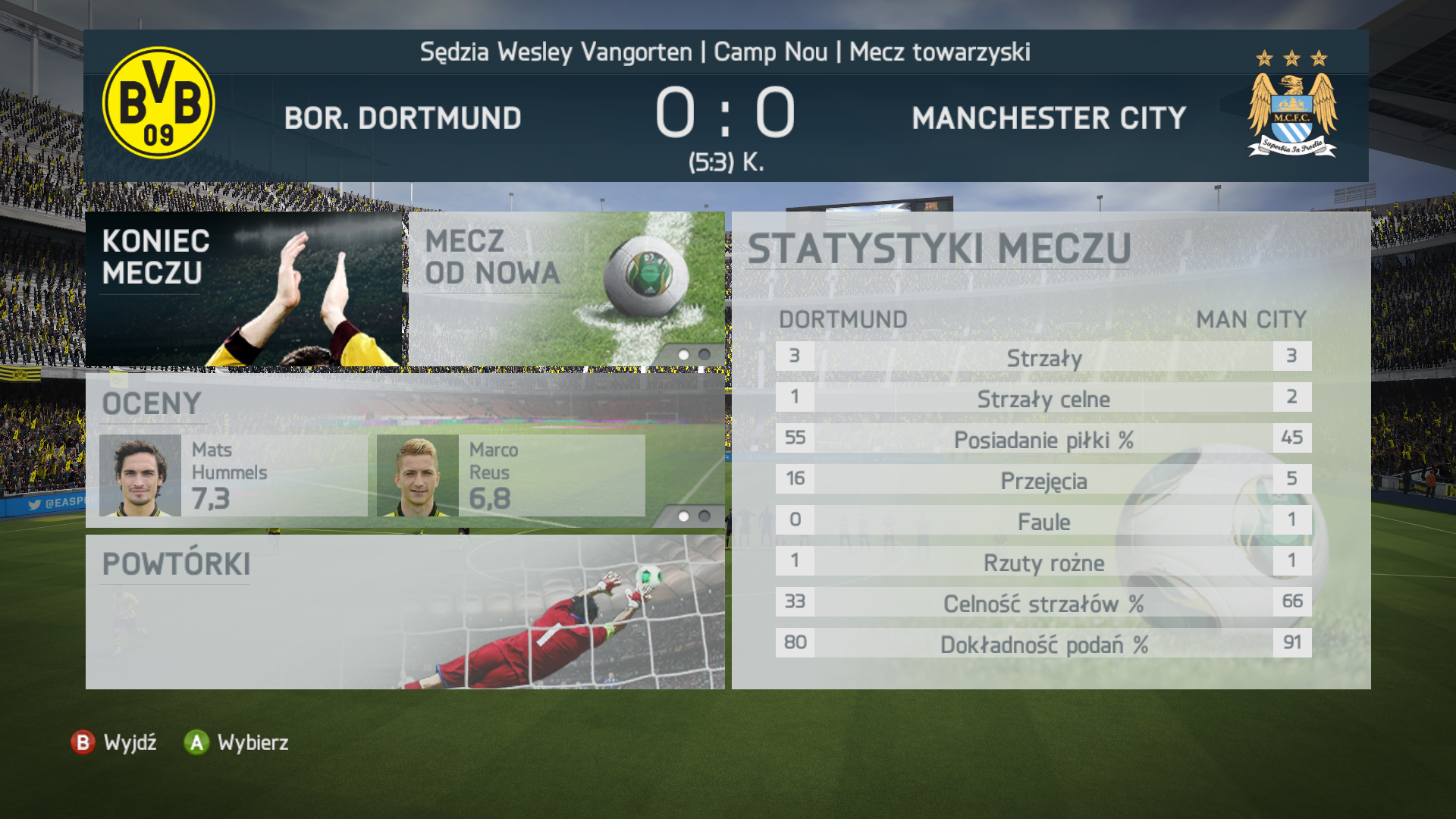1456x819 pixels.
Task: Click the red B button icon
Action: 83,743
